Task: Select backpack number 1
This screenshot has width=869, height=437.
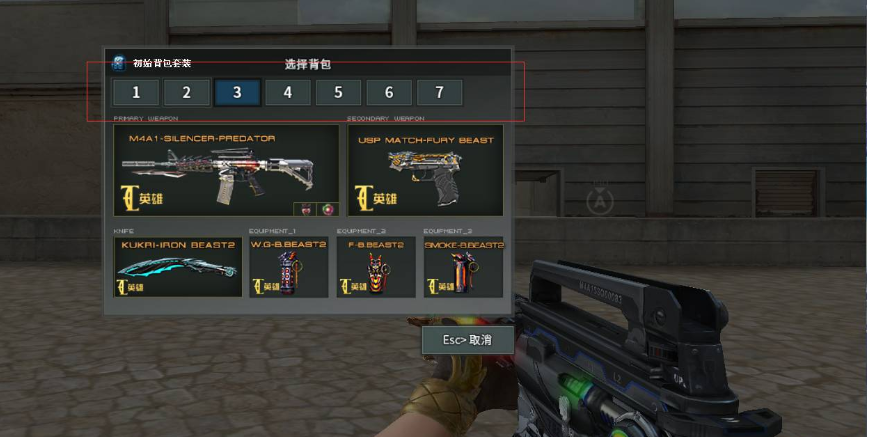Action: (136, 93)
